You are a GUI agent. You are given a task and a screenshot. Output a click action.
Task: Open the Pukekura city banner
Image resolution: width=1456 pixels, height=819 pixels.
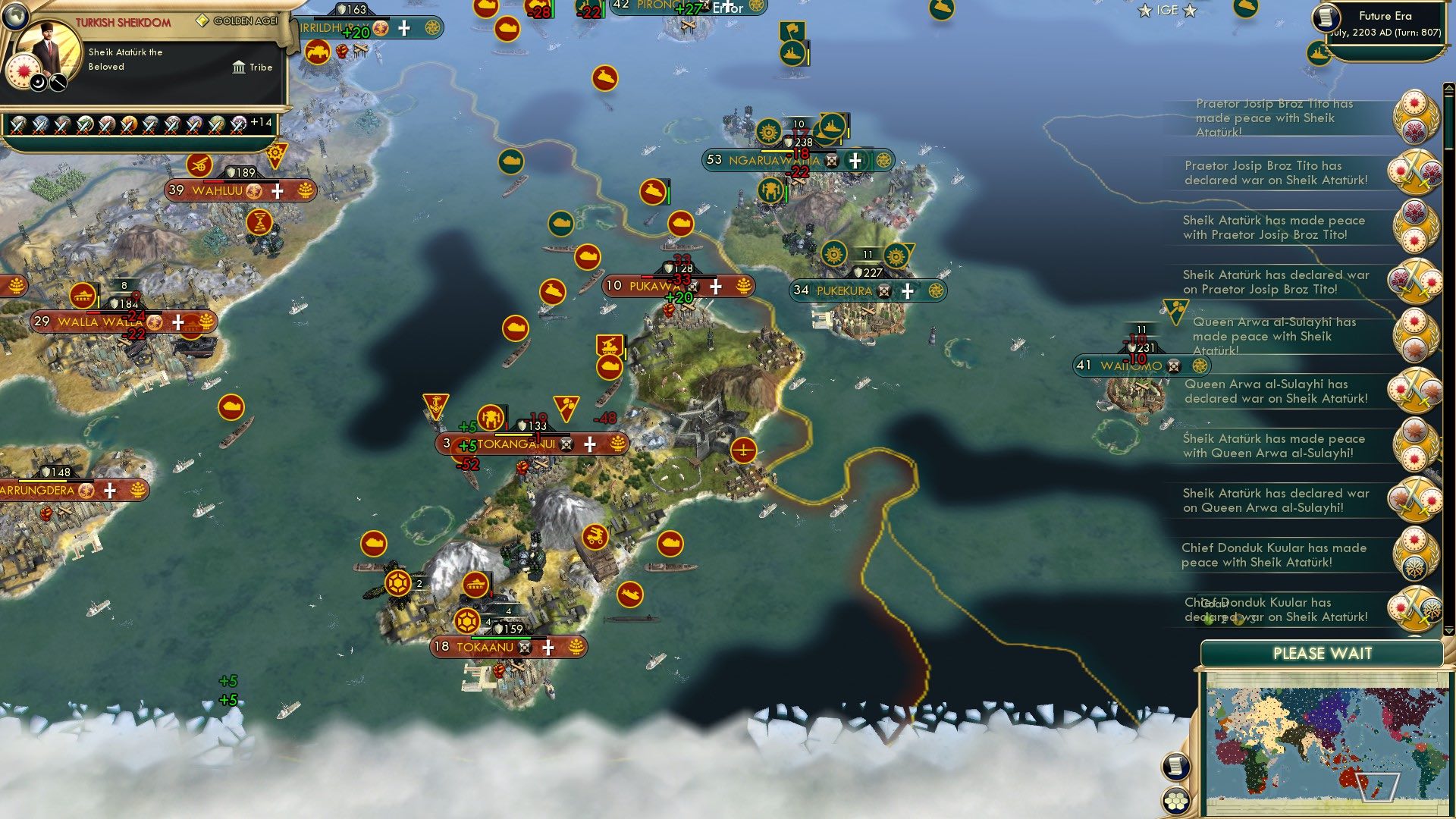click(x=869, y=290)
